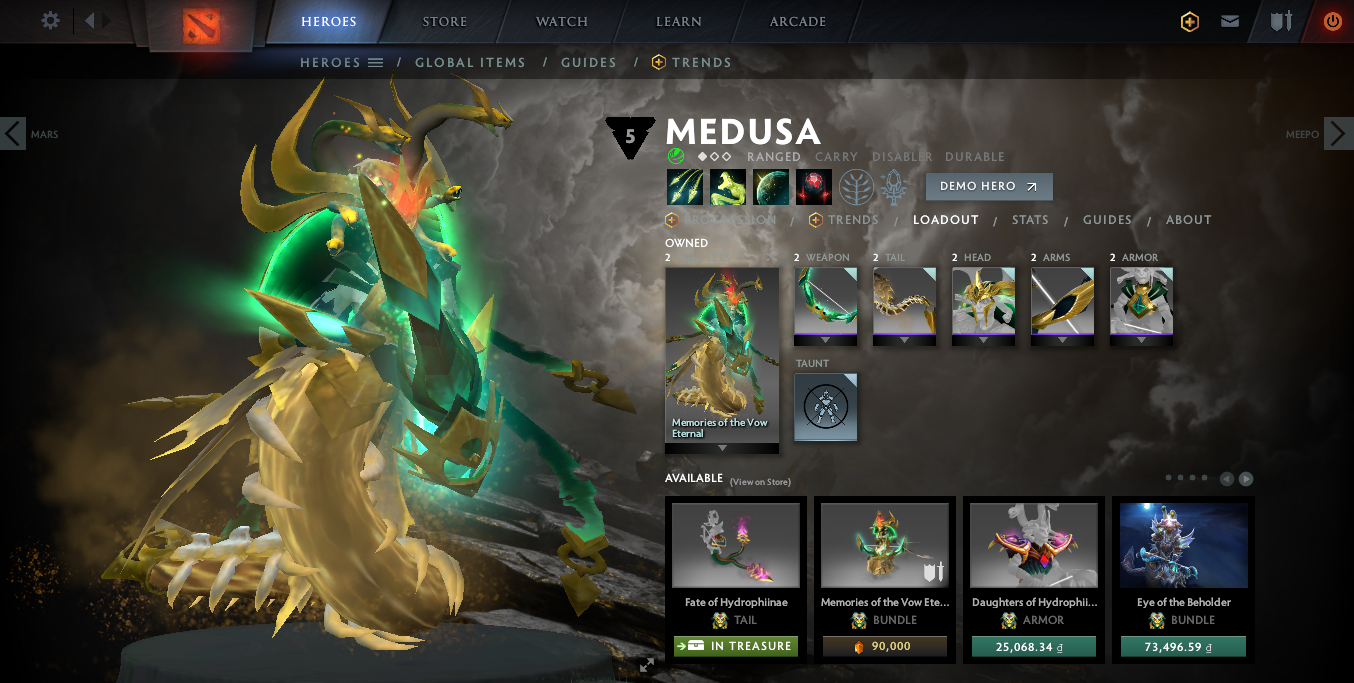
Task: Select the Memories of the Vow Eternal owned set
Action: click(x=721, y=355)
